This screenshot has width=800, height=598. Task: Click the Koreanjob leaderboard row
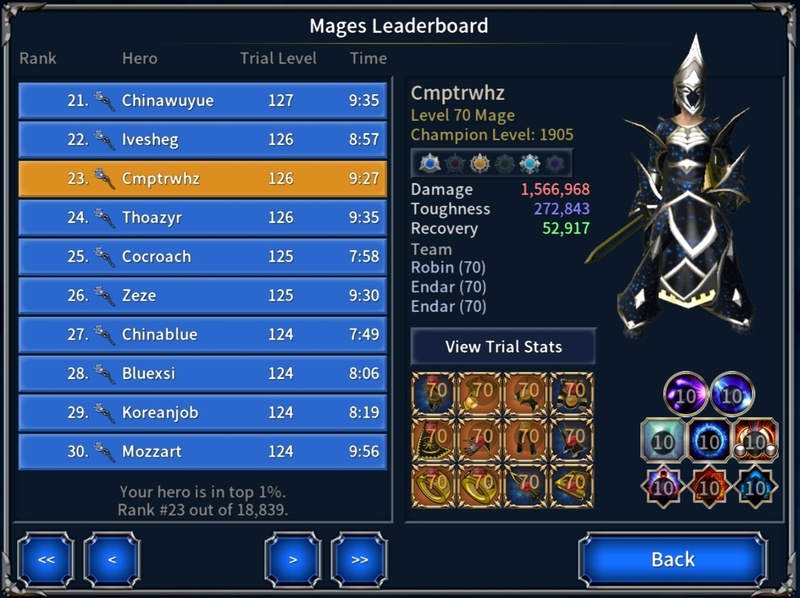(202, 413)
